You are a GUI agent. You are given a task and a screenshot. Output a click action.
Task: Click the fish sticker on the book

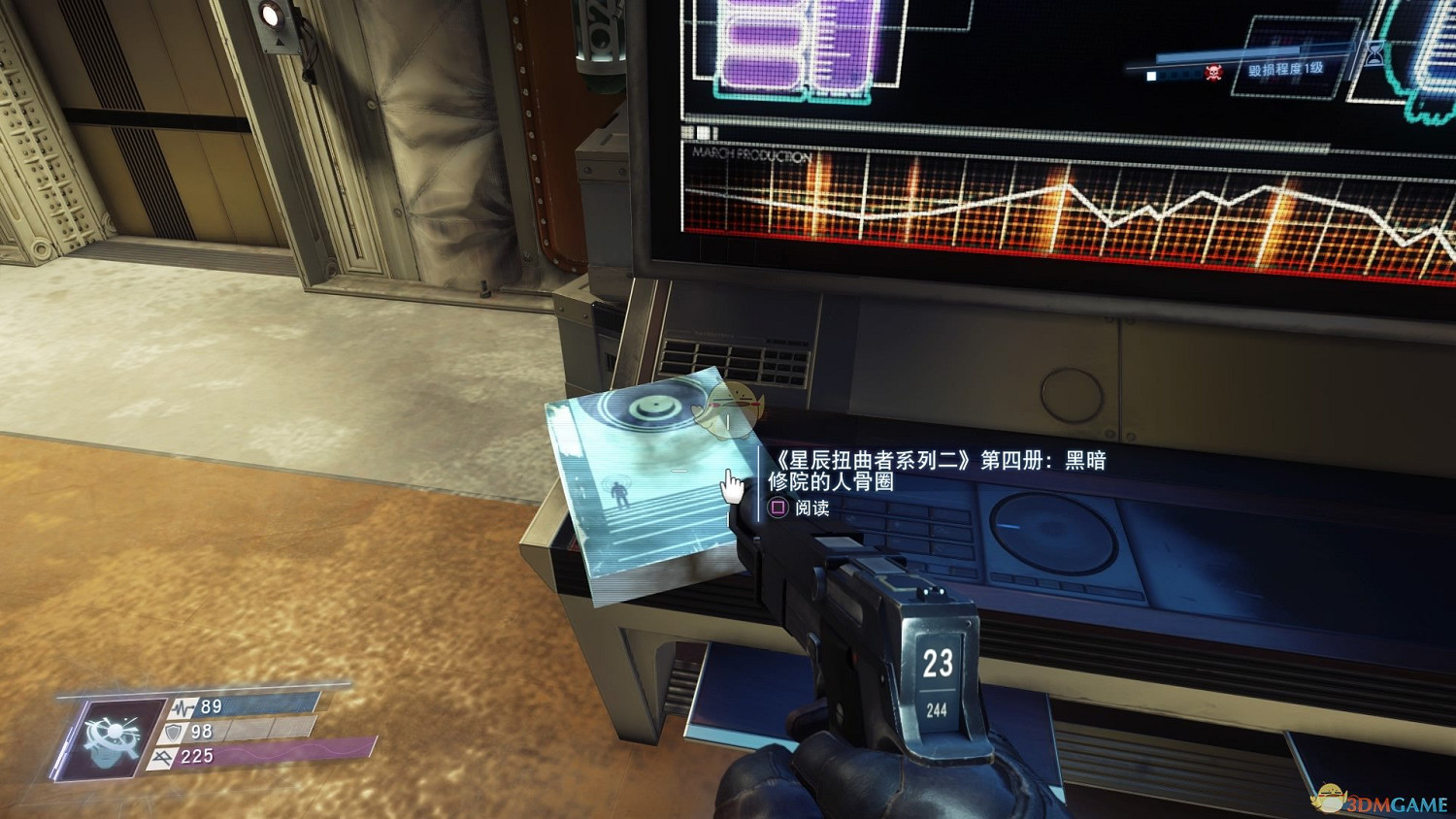tap(730, 408)
